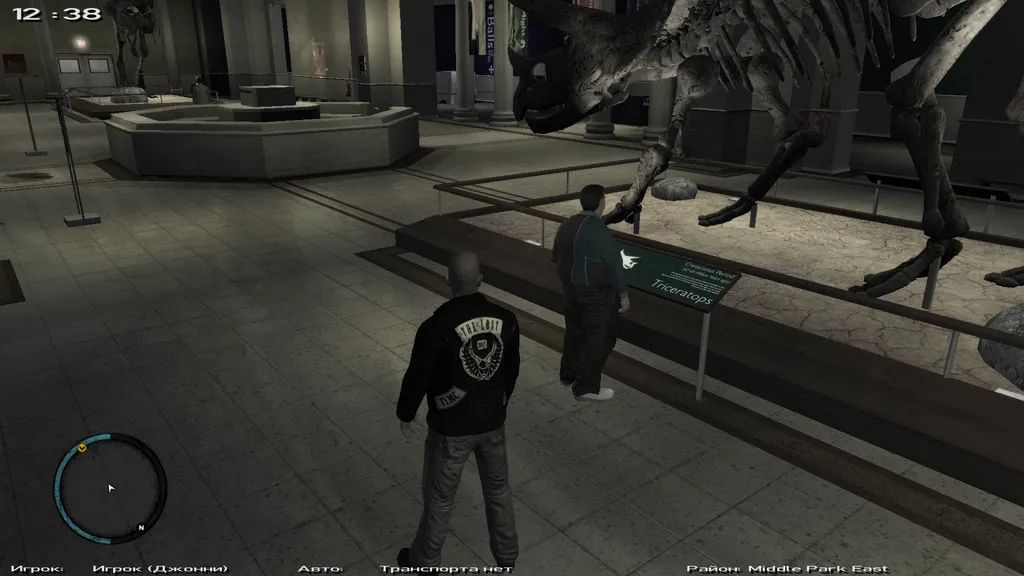The height and width of the screenshot is (576, 1024).
Task: Select the yellow marker on the radar edge
Action: coord(82,448)
